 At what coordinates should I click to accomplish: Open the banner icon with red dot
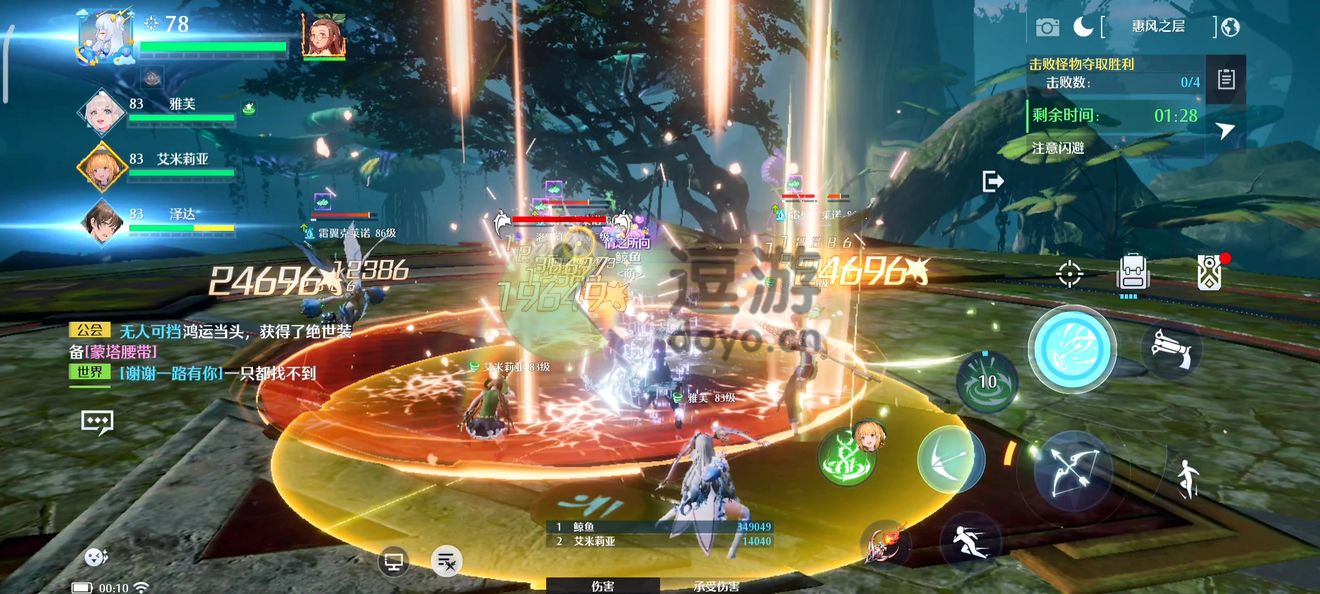[1210, 272]
